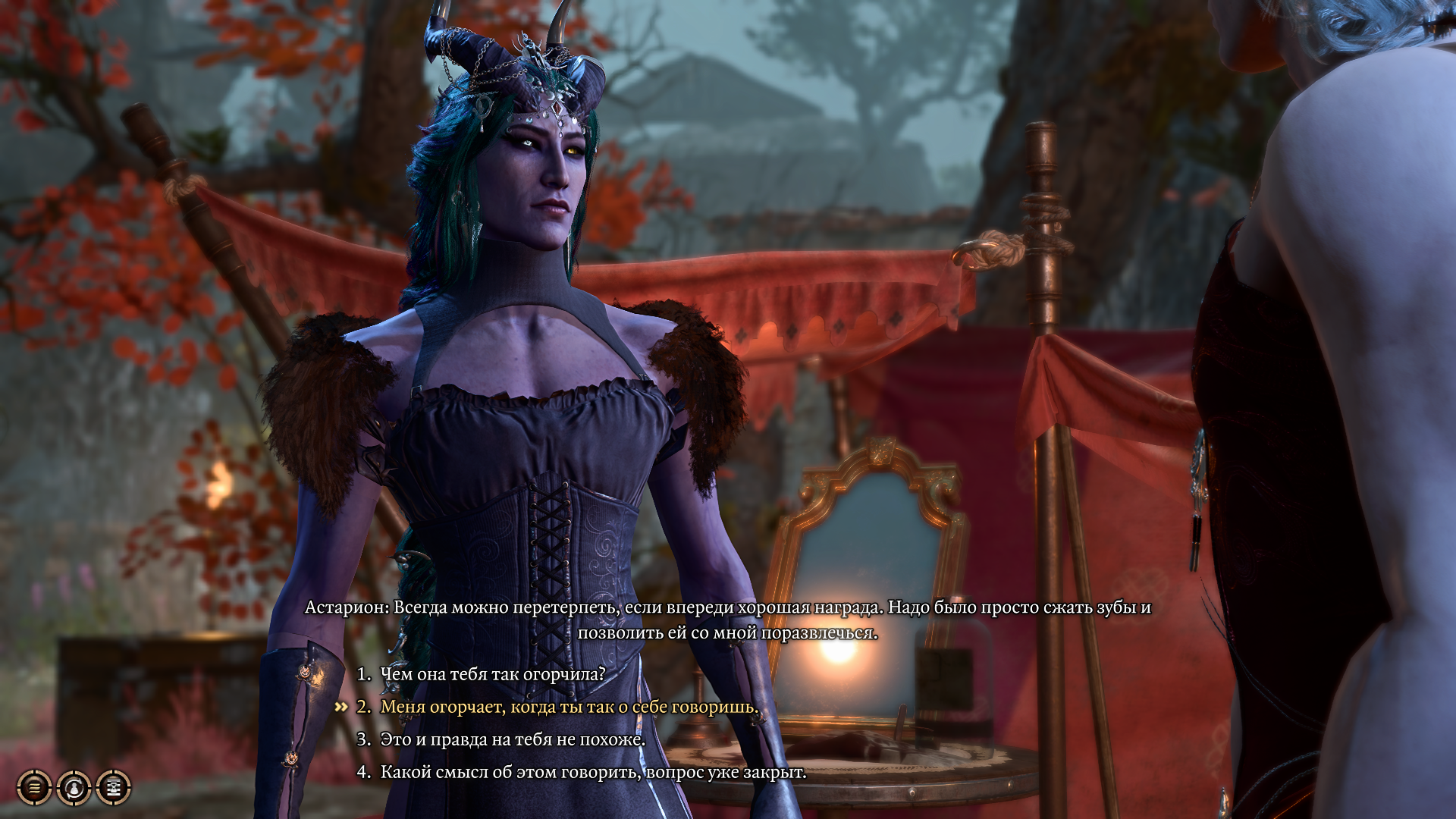Open the dialogue history hourglass button
The height and width of the screenshot is (819, 1456).
click(x=114, y=788)
